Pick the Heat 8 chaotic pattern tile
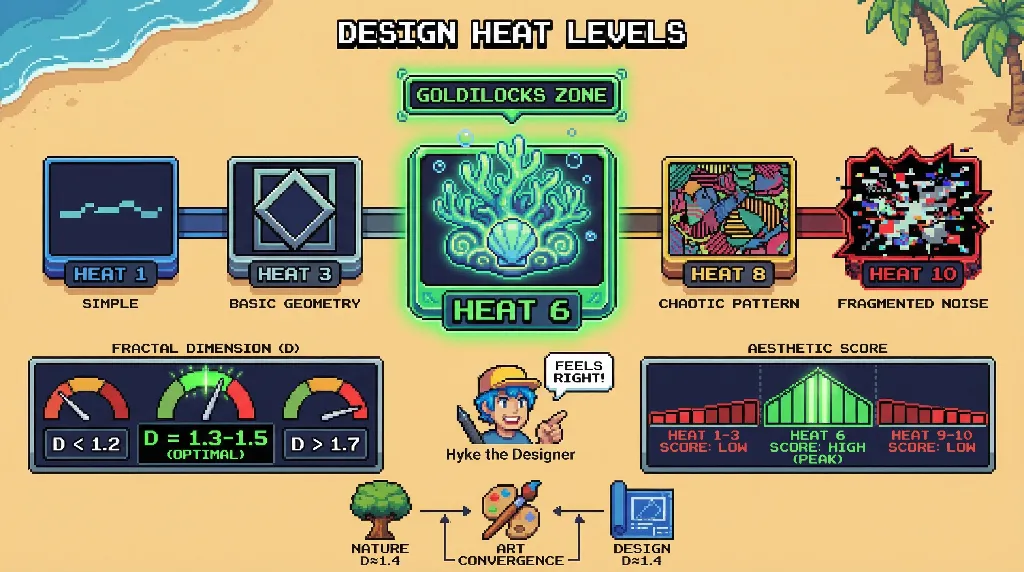The image size is (1024, 572). 729,220
